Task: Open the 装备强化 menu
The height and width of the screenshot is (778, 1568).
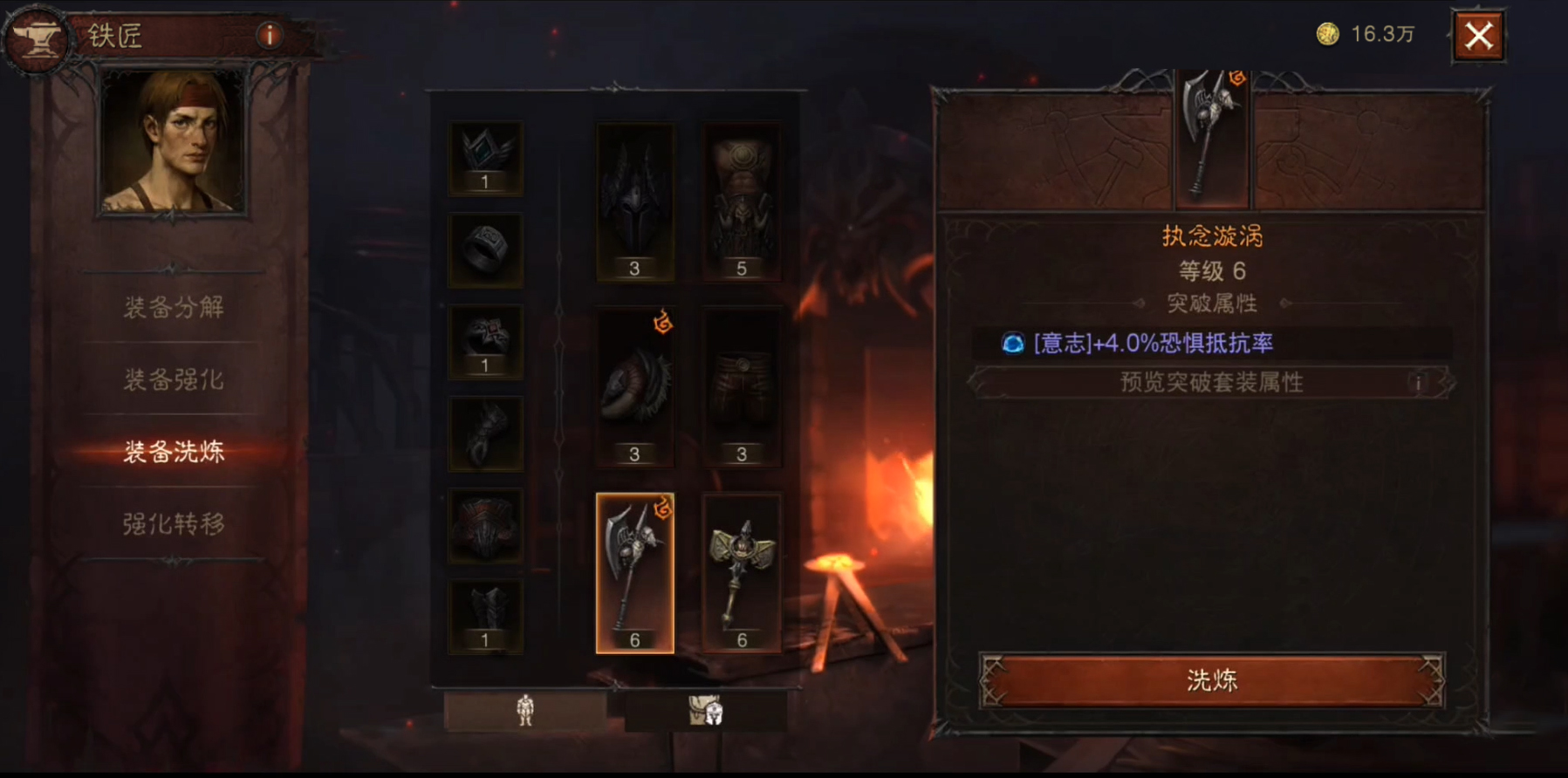Action: [x=174, y=379]
